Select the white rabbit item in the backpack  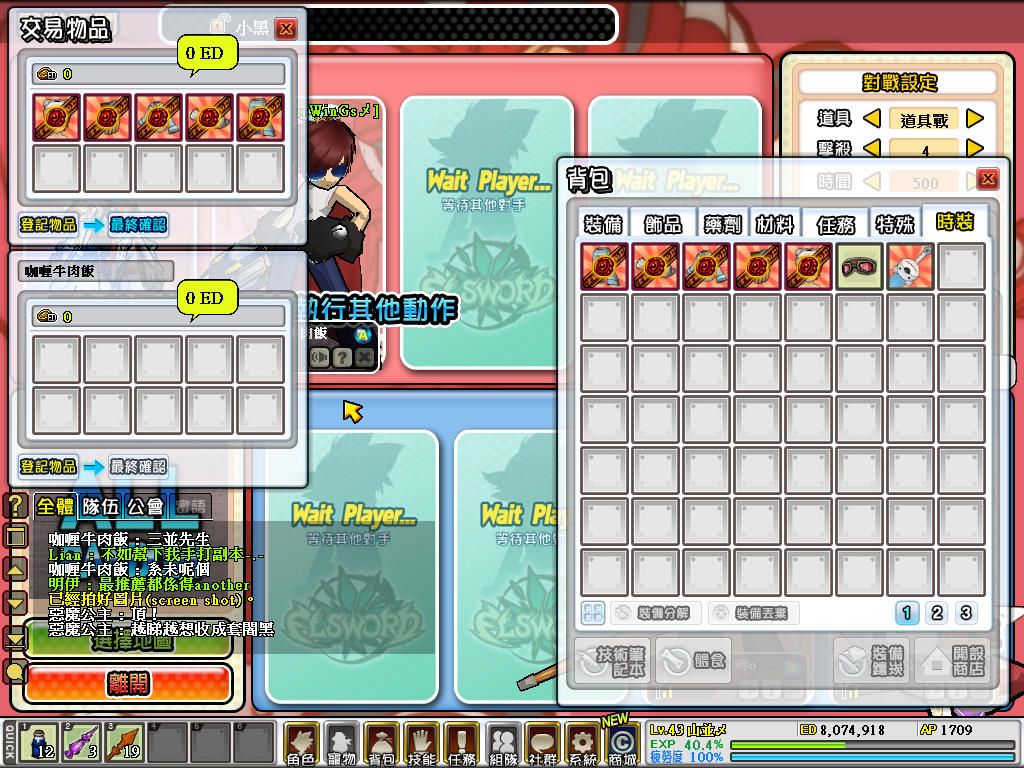tap(910, 267)
